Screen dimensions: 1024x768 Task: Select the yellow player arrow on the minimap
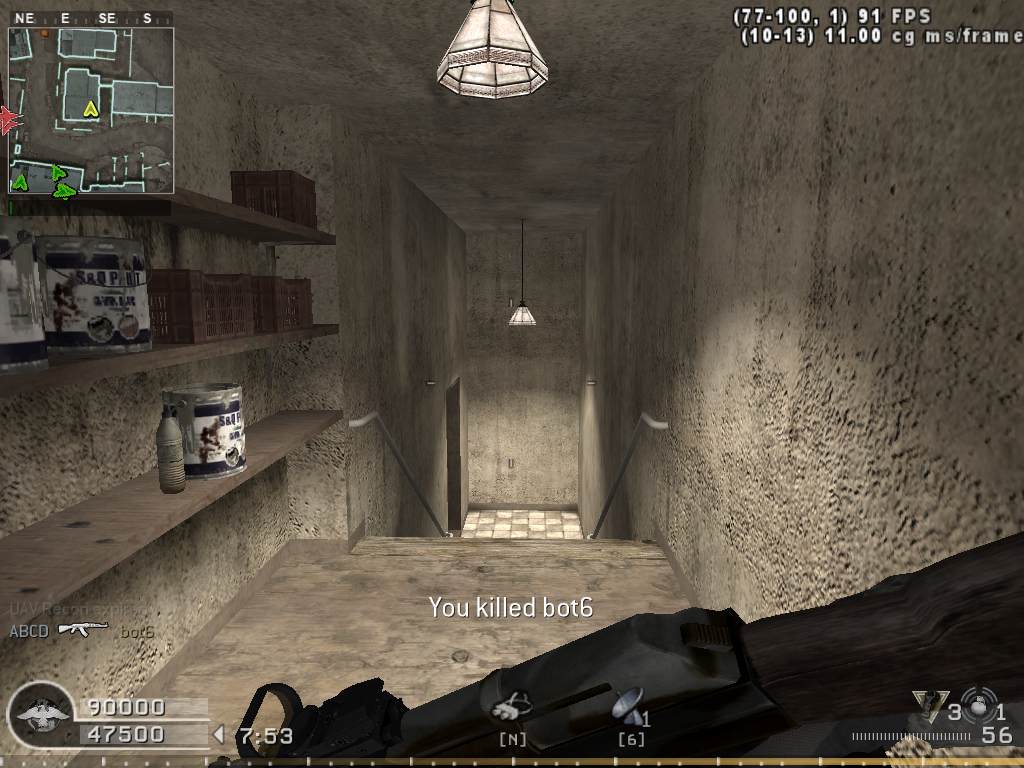[91, 108]
